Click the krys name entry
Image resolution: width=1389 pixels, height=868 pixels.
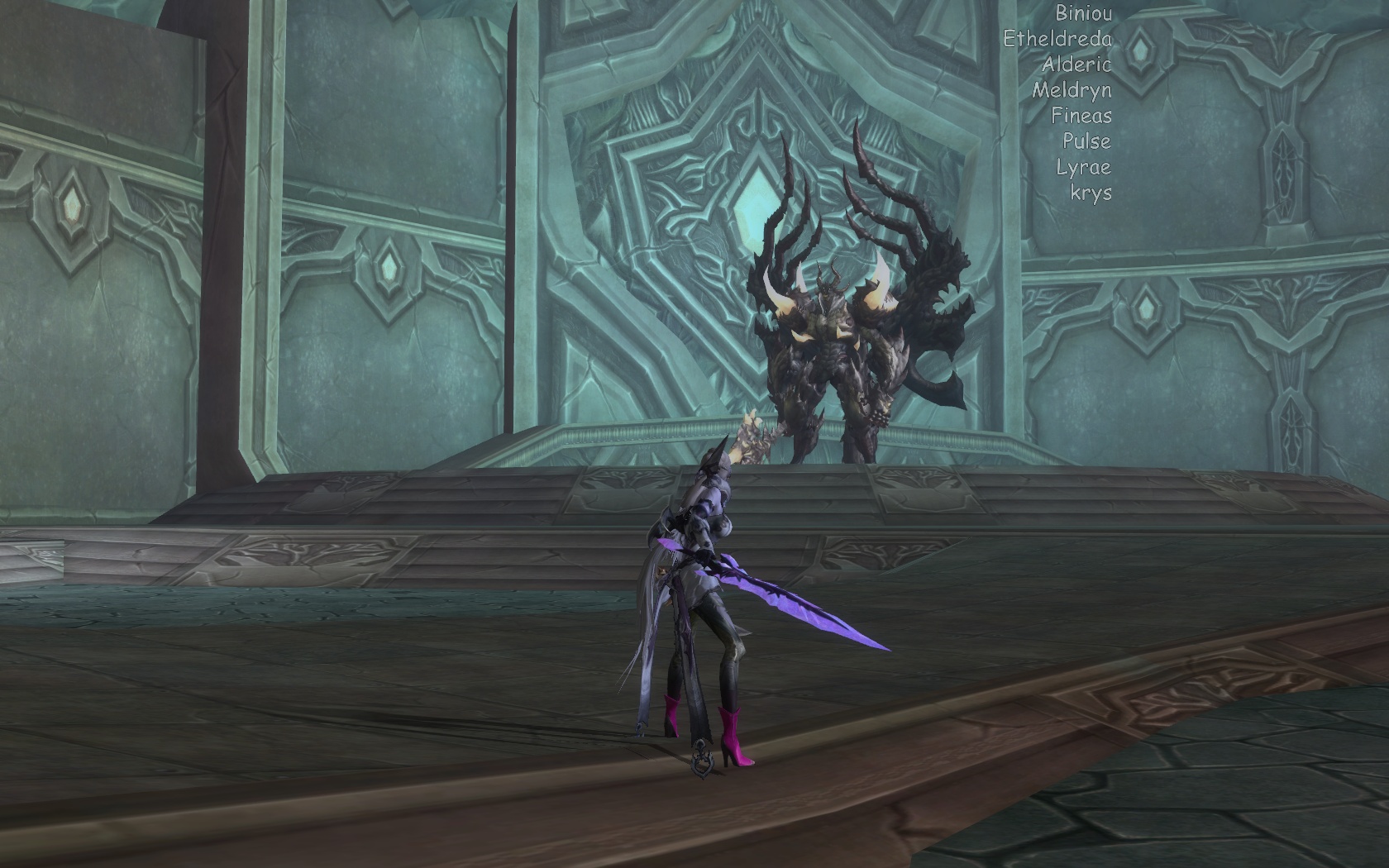[x=1091, y=193]
